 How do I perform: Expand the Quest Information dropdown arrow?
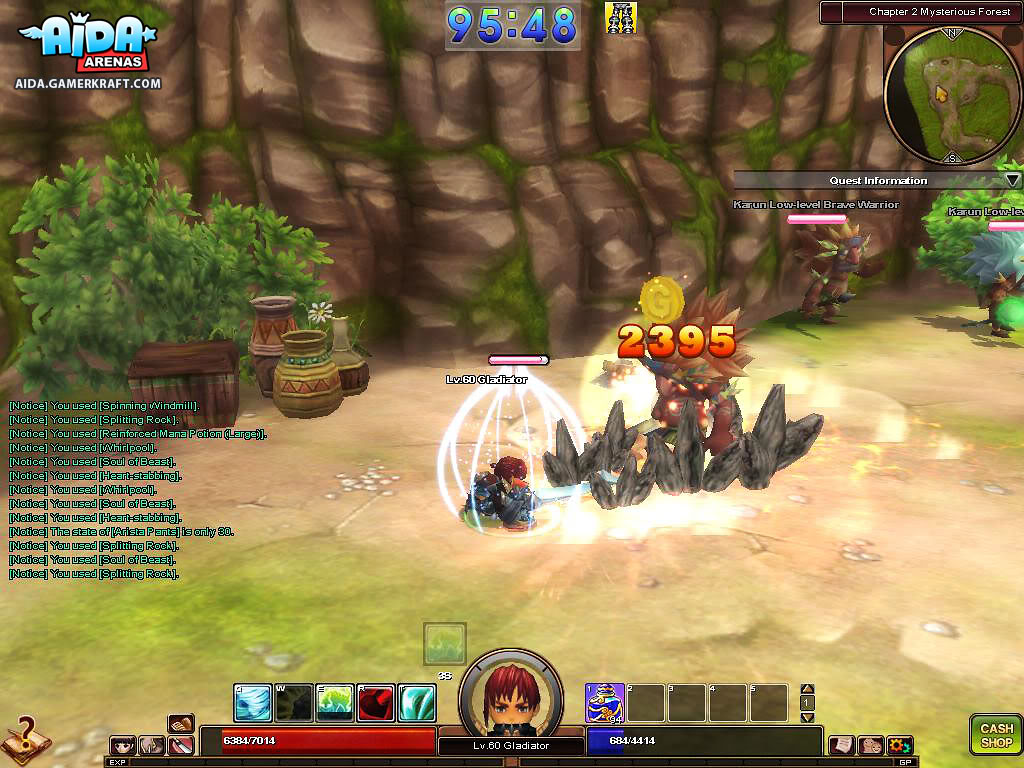[1012, 180]
